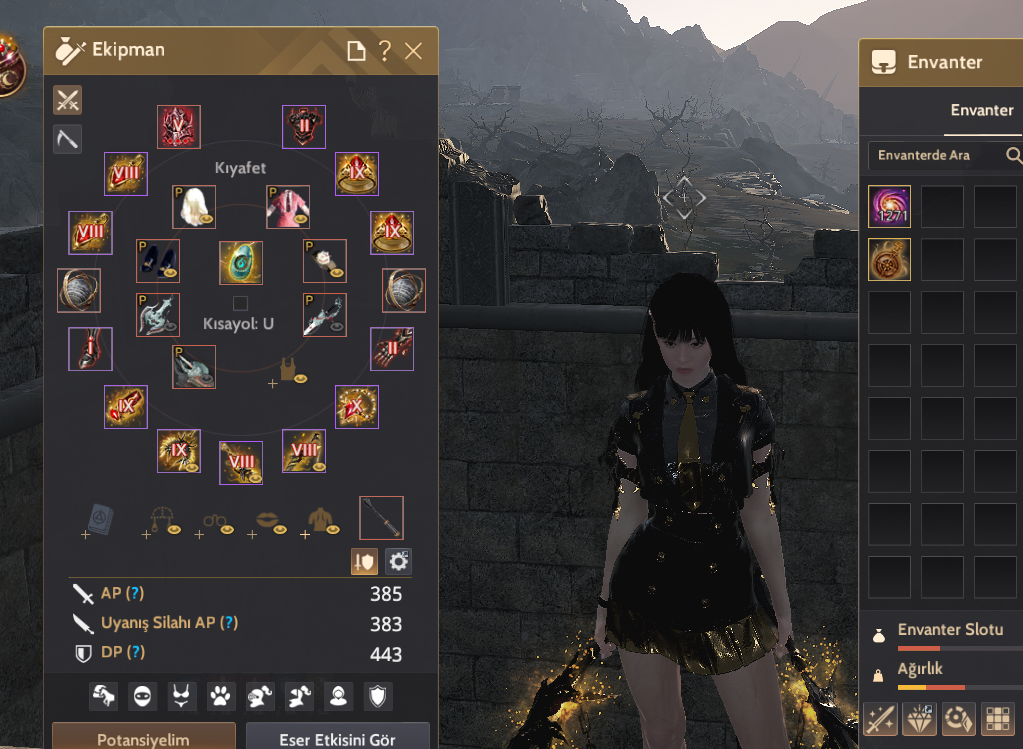The height and width of the screenshot is (749, 1023).
Task: Toggle the sword and shield display button
Action: coord(364,561)
